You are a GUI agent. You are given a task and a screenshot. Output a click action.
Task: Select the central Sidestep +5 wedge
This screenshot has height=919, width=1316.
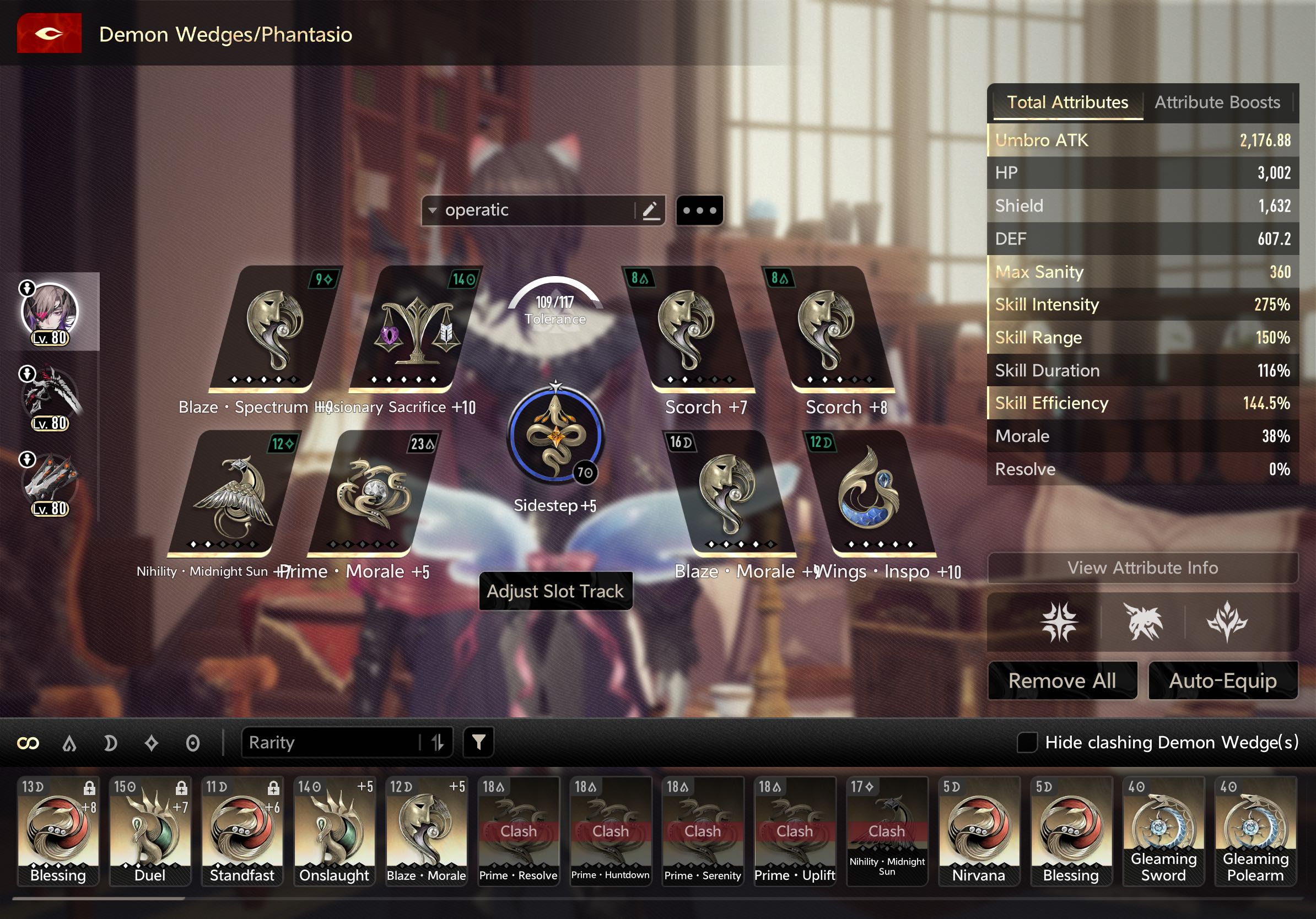[x=555, y=436]
